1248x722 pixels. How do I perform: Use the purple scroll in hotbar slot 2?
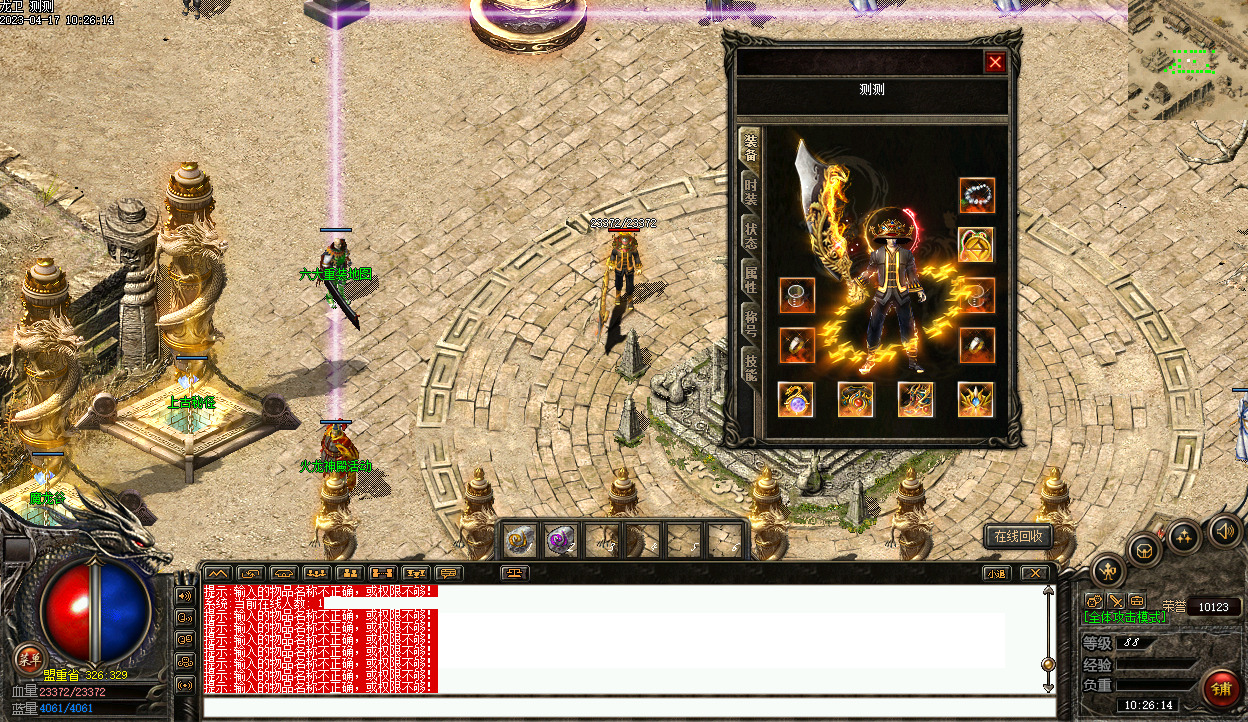559,541
